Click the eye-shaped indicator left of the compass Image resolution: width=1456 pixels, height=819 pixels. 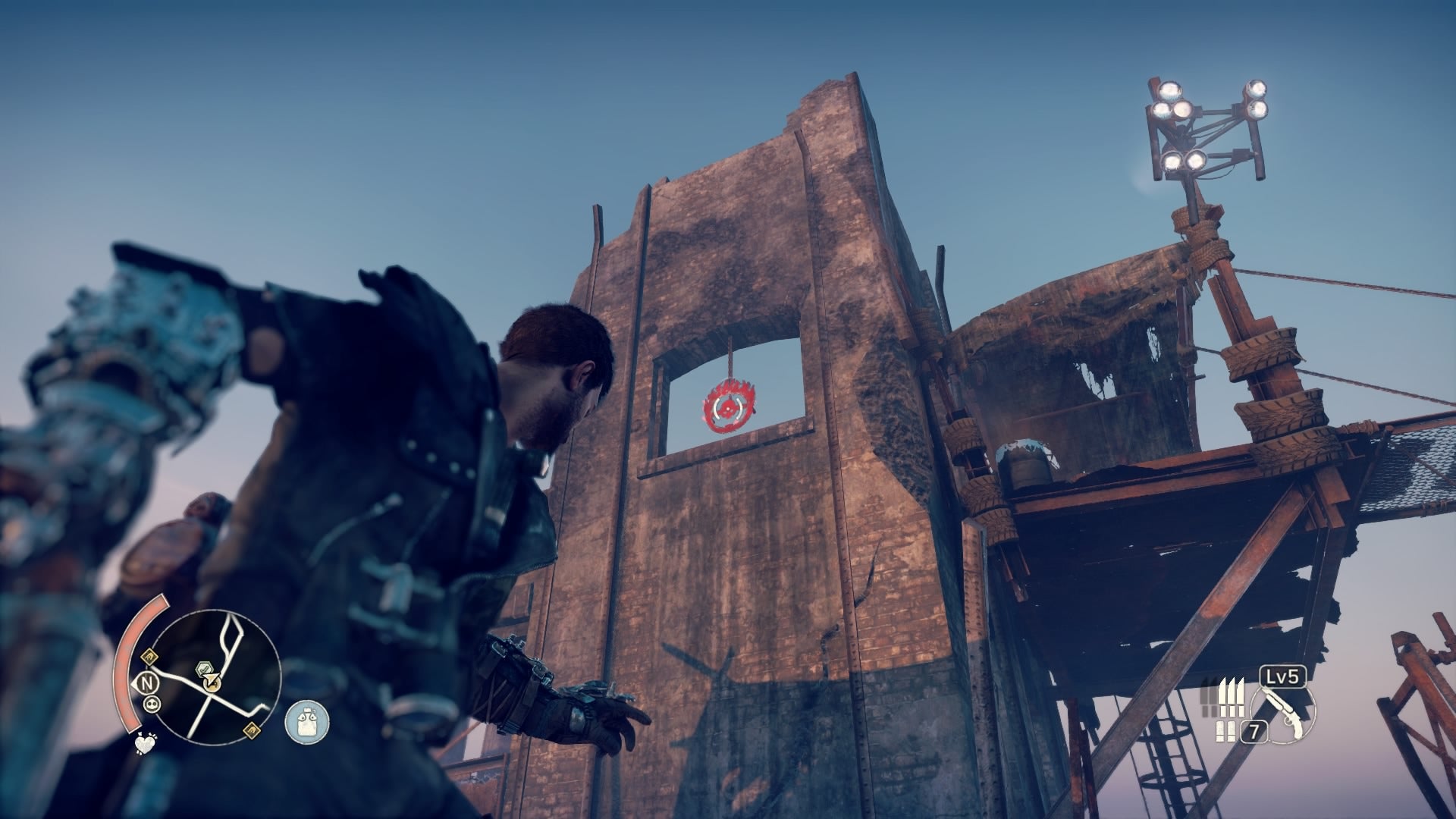tap(133, 684)
